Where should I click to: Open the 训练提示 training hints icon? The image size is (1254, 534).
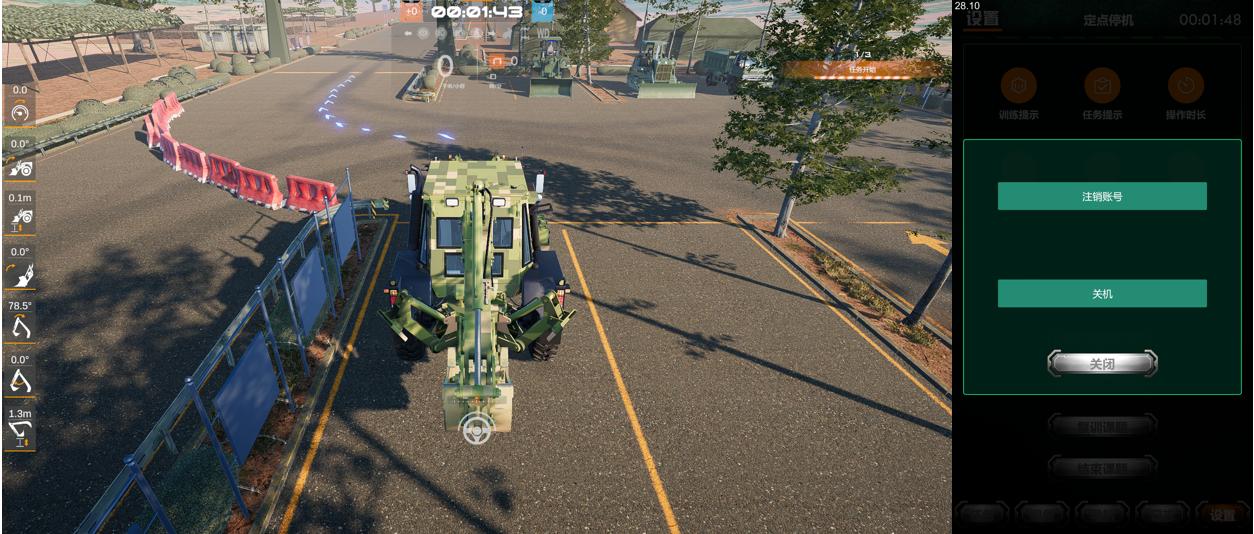pyautogui.click(x=1018, y=87)
